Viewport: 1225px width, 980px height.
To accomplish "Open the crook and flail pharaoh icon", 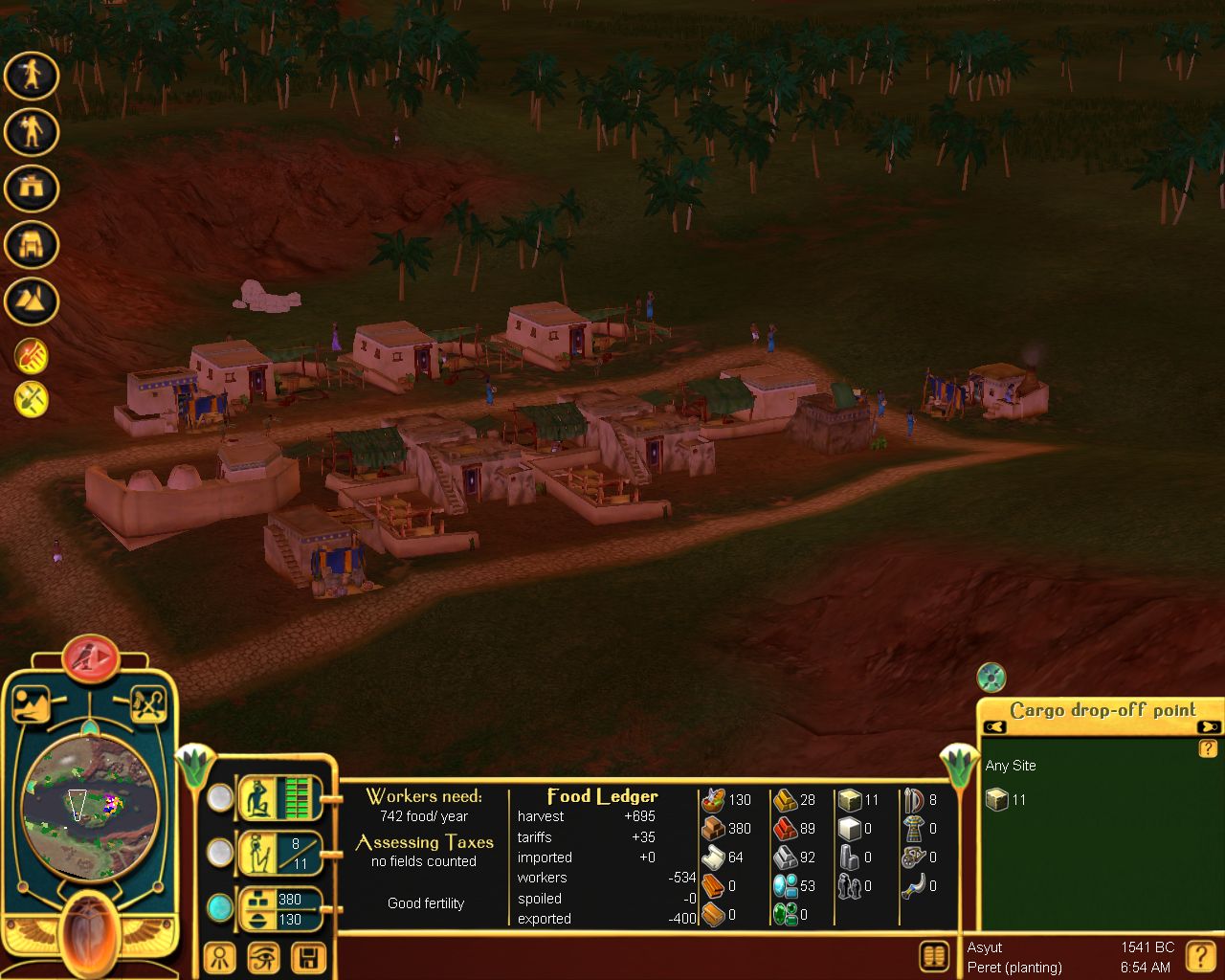I will (x=148, y=705).
